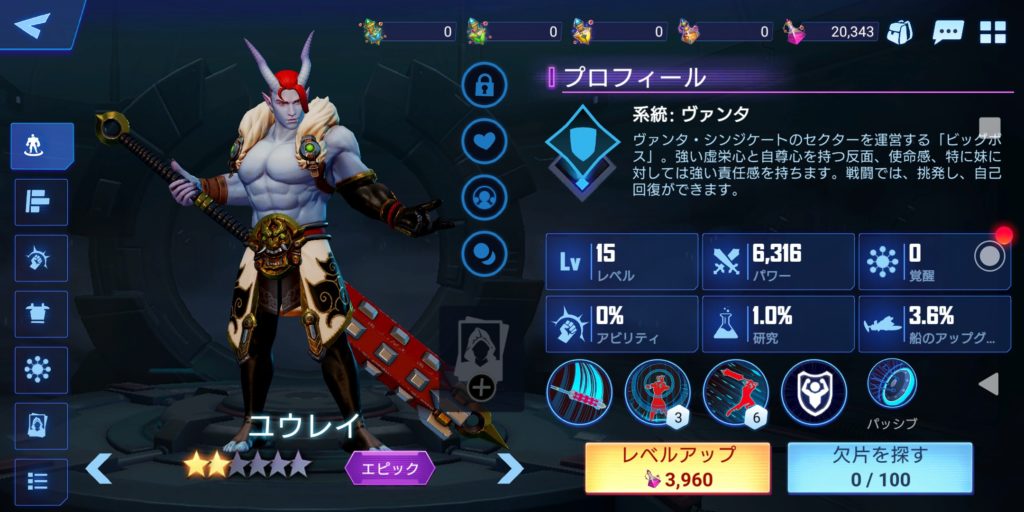Switch to the next hero arrow
This screenshot has height=512, width=1024.
point(510,468)
